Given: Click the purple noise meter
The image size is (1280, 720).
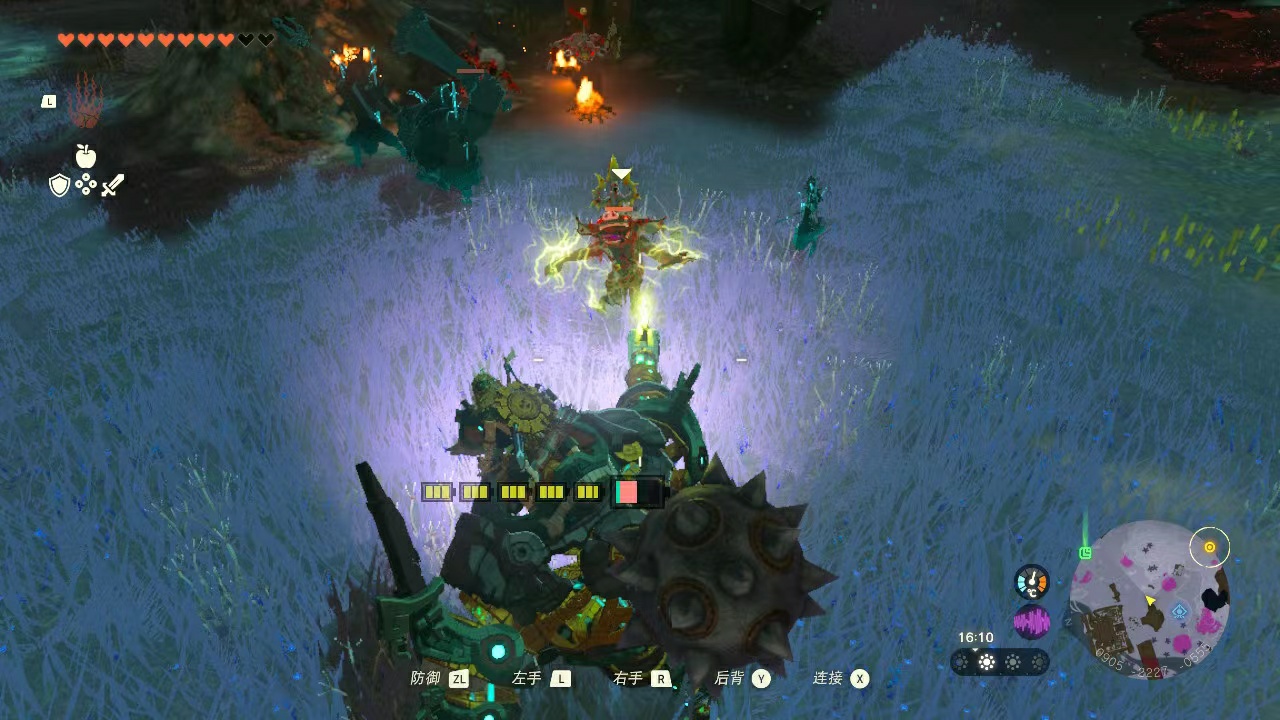Looking at the screenshot, I should pyautogui.click(x=1032, y=622).
